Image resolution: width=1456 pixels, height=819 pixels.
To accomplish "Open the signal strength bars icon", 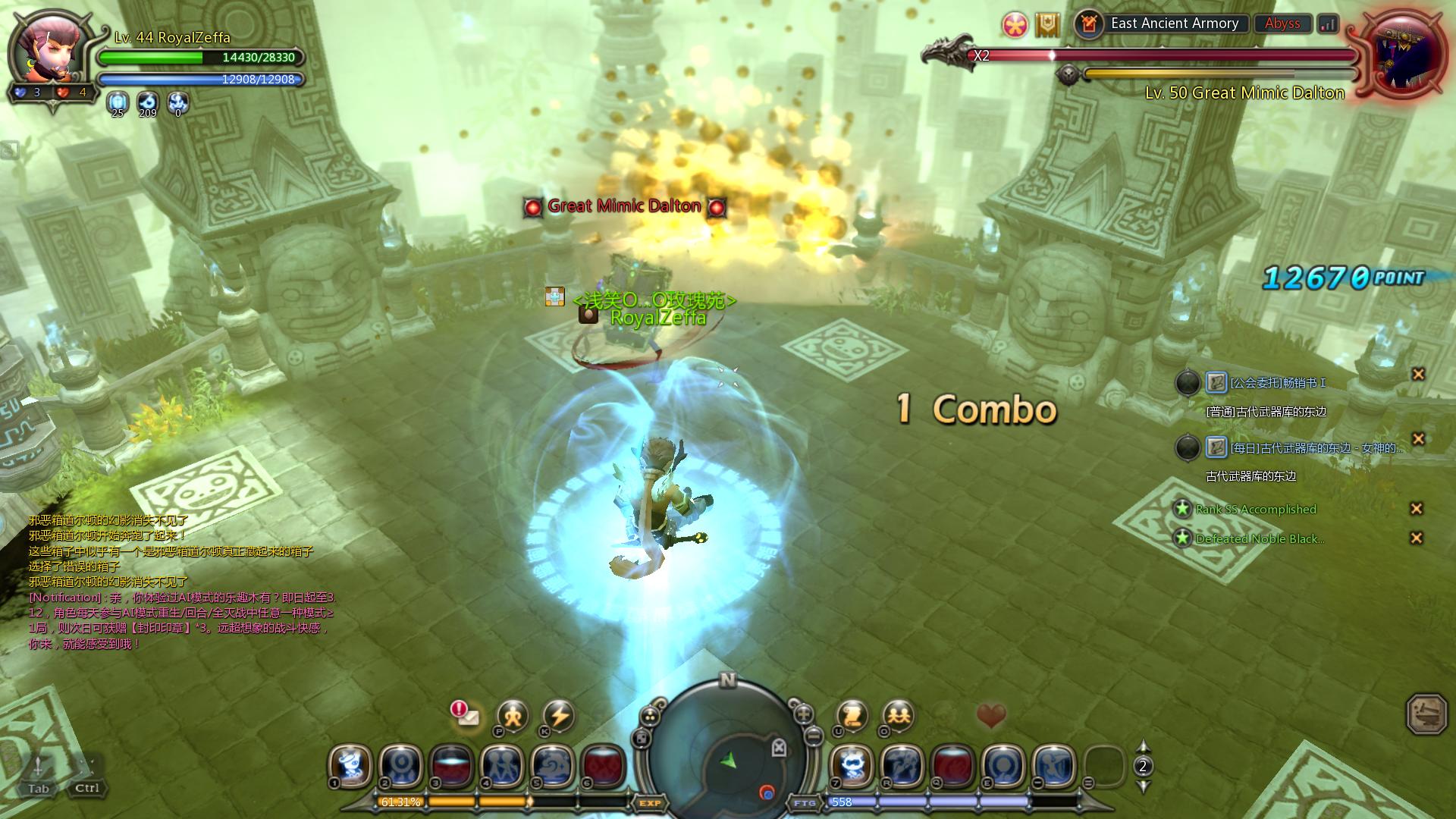I will pyautogui.click(x=1328, y=24).
